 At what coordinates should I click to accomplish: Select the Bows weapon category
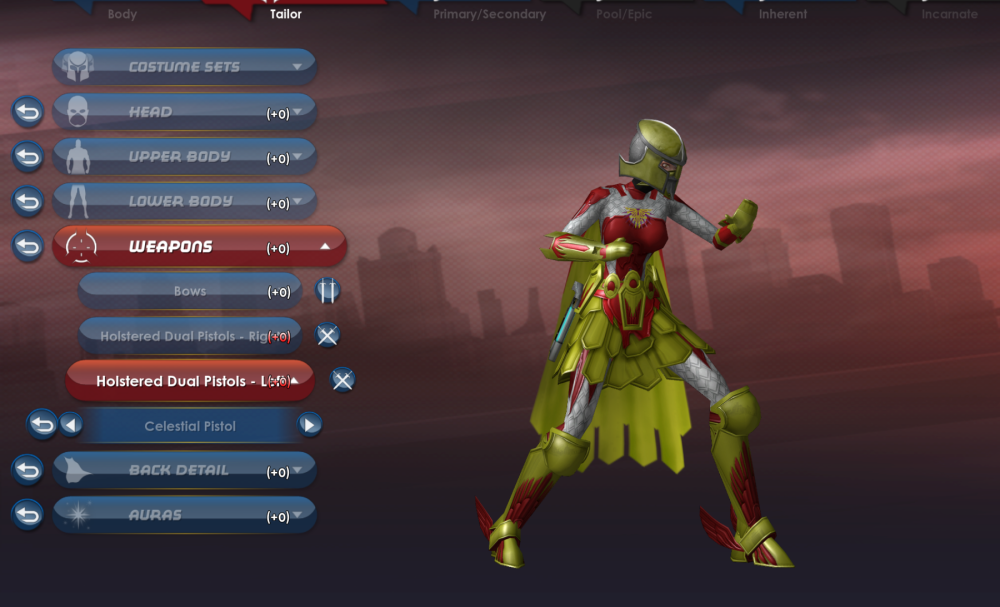click(x=189, y=291)
